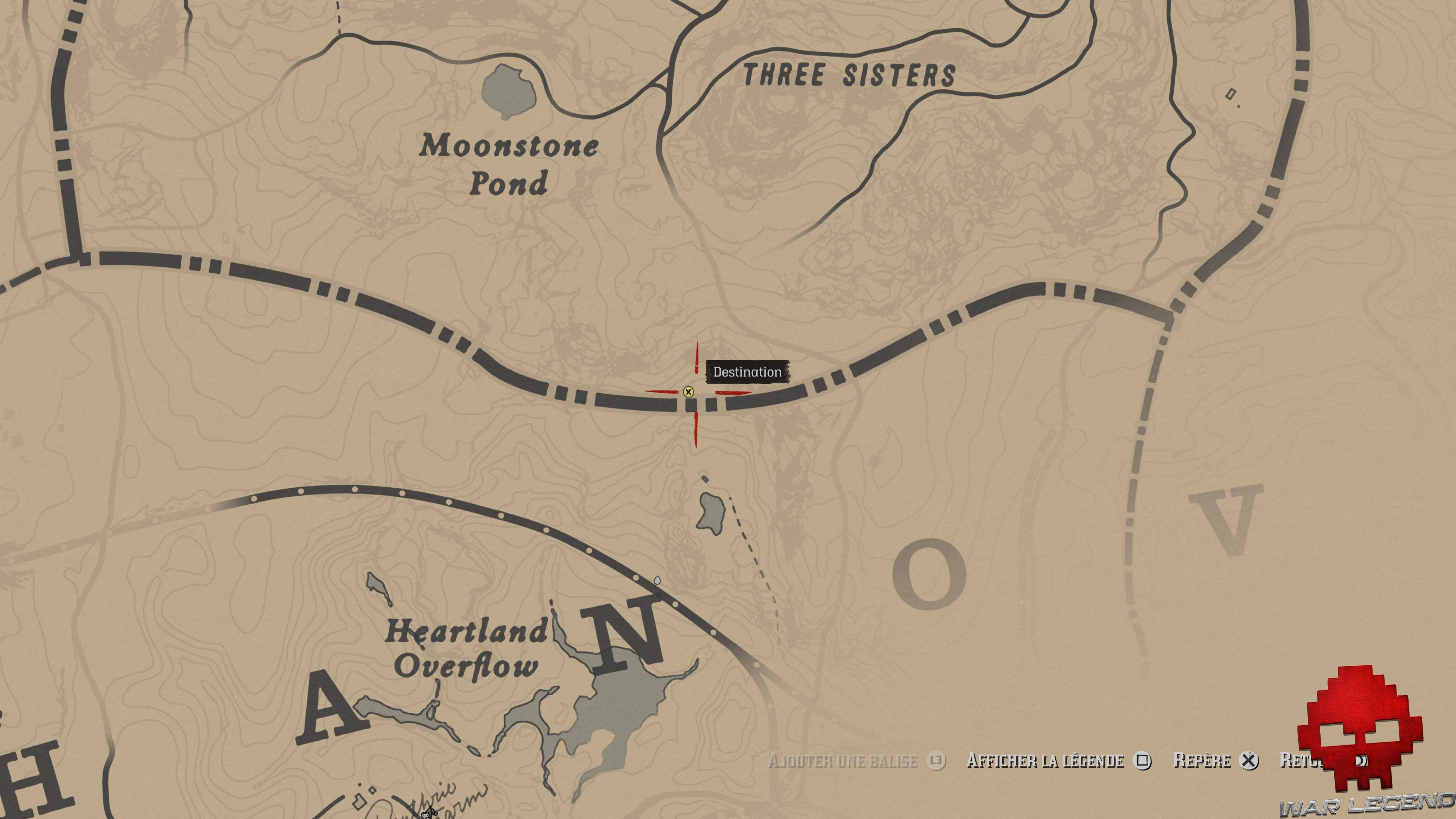Image resolution: width=1456 pixels, height=819 pixels.
Task: Click the Three Sisters region label
Action: pyautogui.click(x=848, y=74)
